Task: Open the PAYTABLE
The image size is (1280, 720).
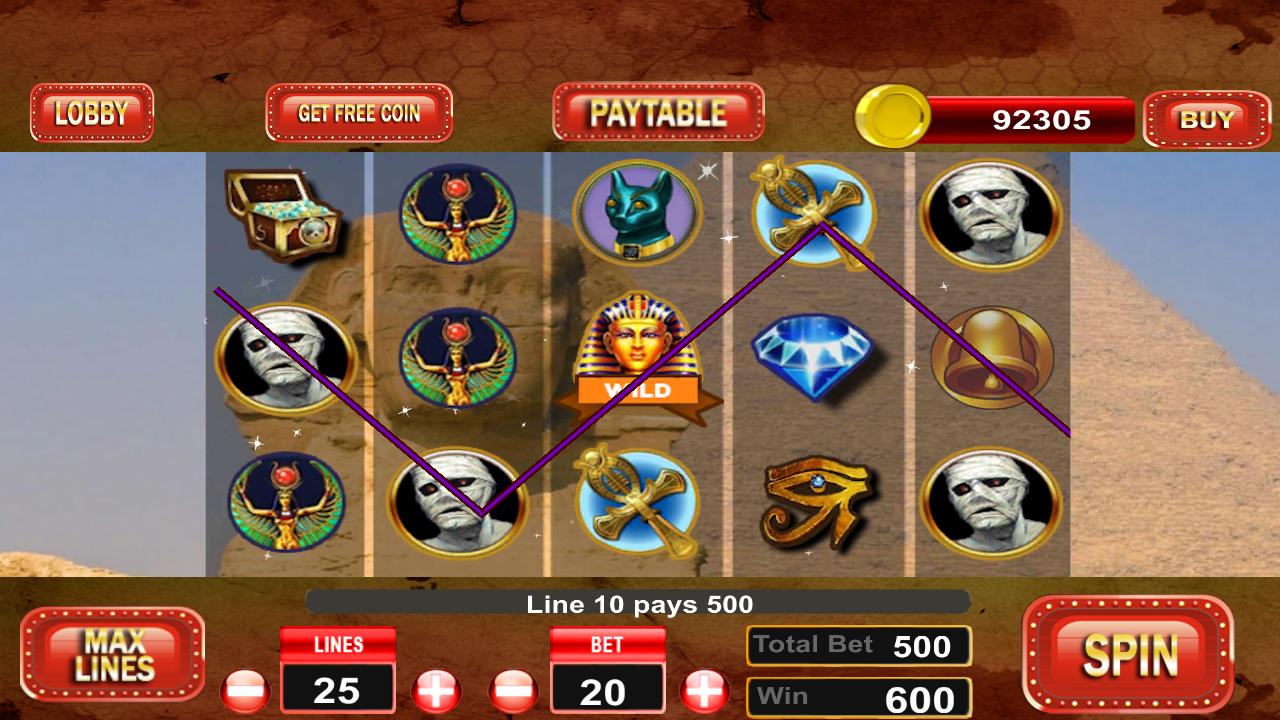Action: pyautogui.click(x=658, y=113)
